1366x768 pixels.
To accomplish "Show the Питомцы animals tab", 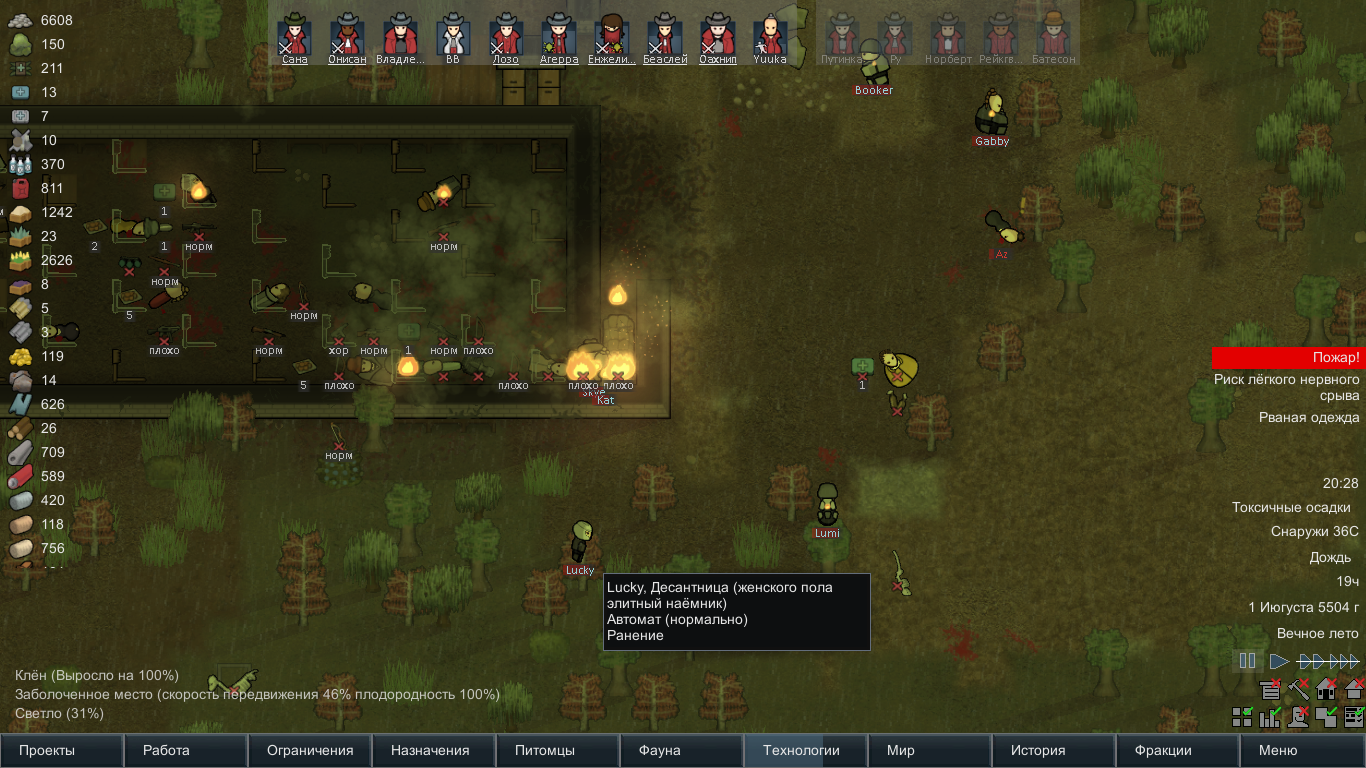I will 558,750.
